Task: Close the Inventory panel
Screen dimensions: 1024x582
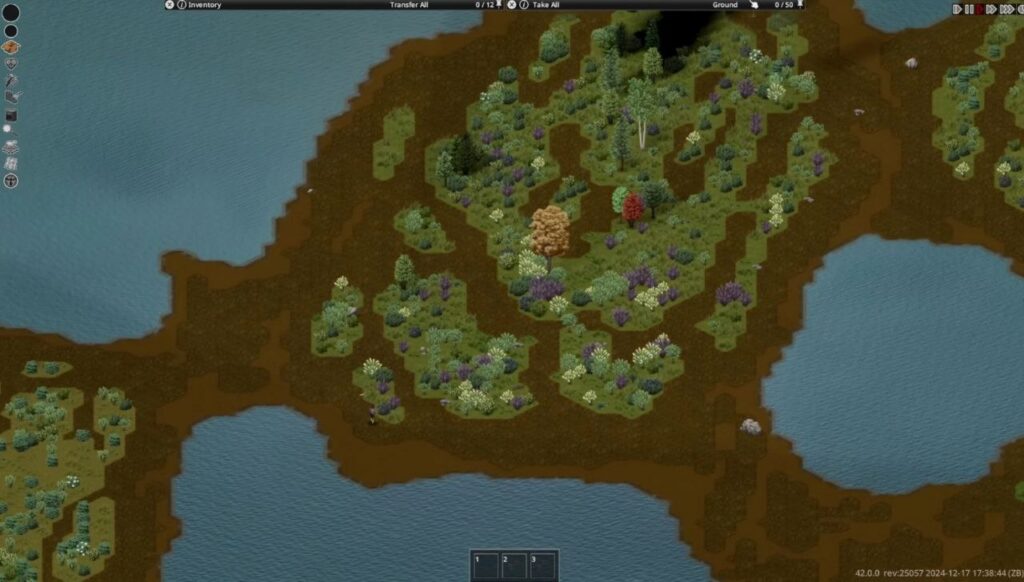Action: coord(169,5)
